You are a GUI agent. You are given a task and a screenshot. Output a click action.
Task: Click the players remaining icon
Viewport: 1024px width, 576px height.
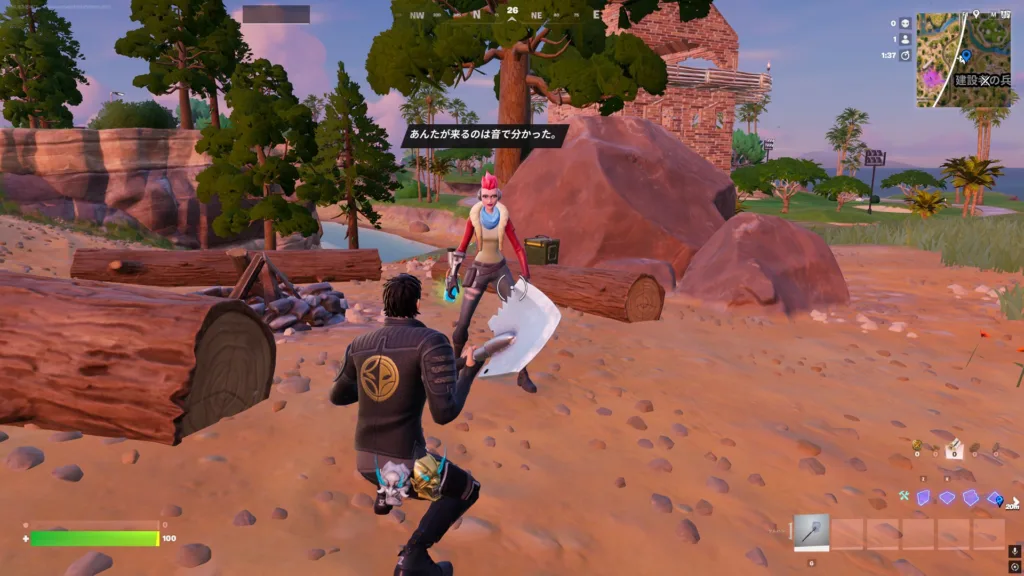tap(905, 39)
